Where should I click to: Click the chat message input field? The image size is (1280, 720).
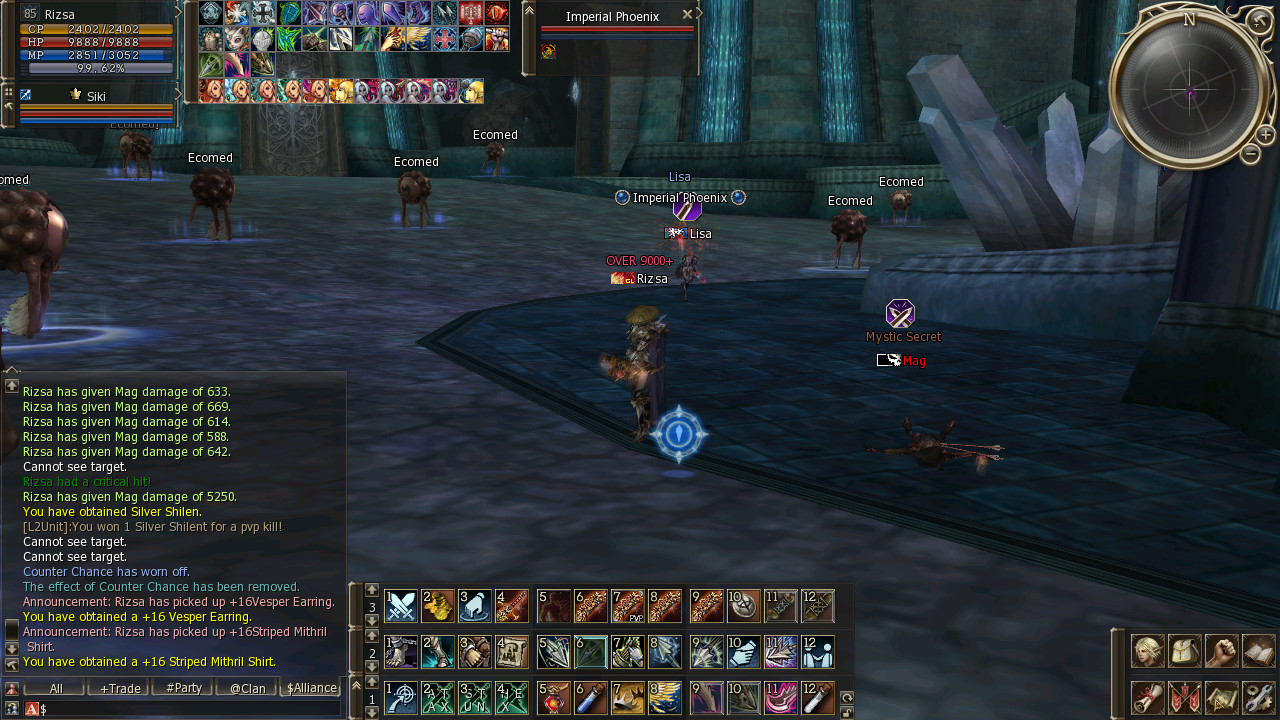190,708
